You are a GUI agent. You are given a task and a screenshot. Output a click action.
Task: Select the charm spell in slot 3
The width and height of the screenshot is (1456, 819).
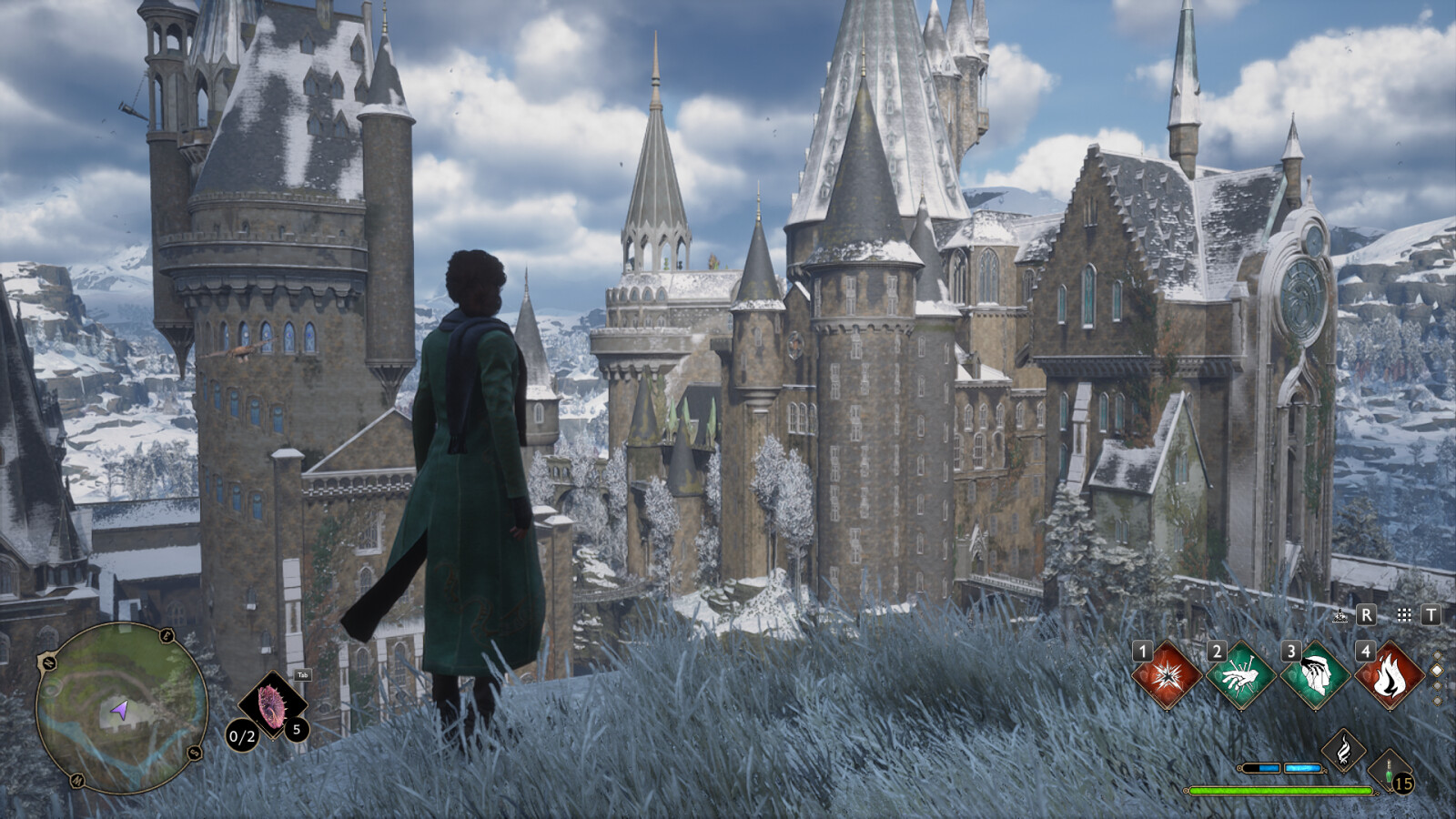[1314, 676]
